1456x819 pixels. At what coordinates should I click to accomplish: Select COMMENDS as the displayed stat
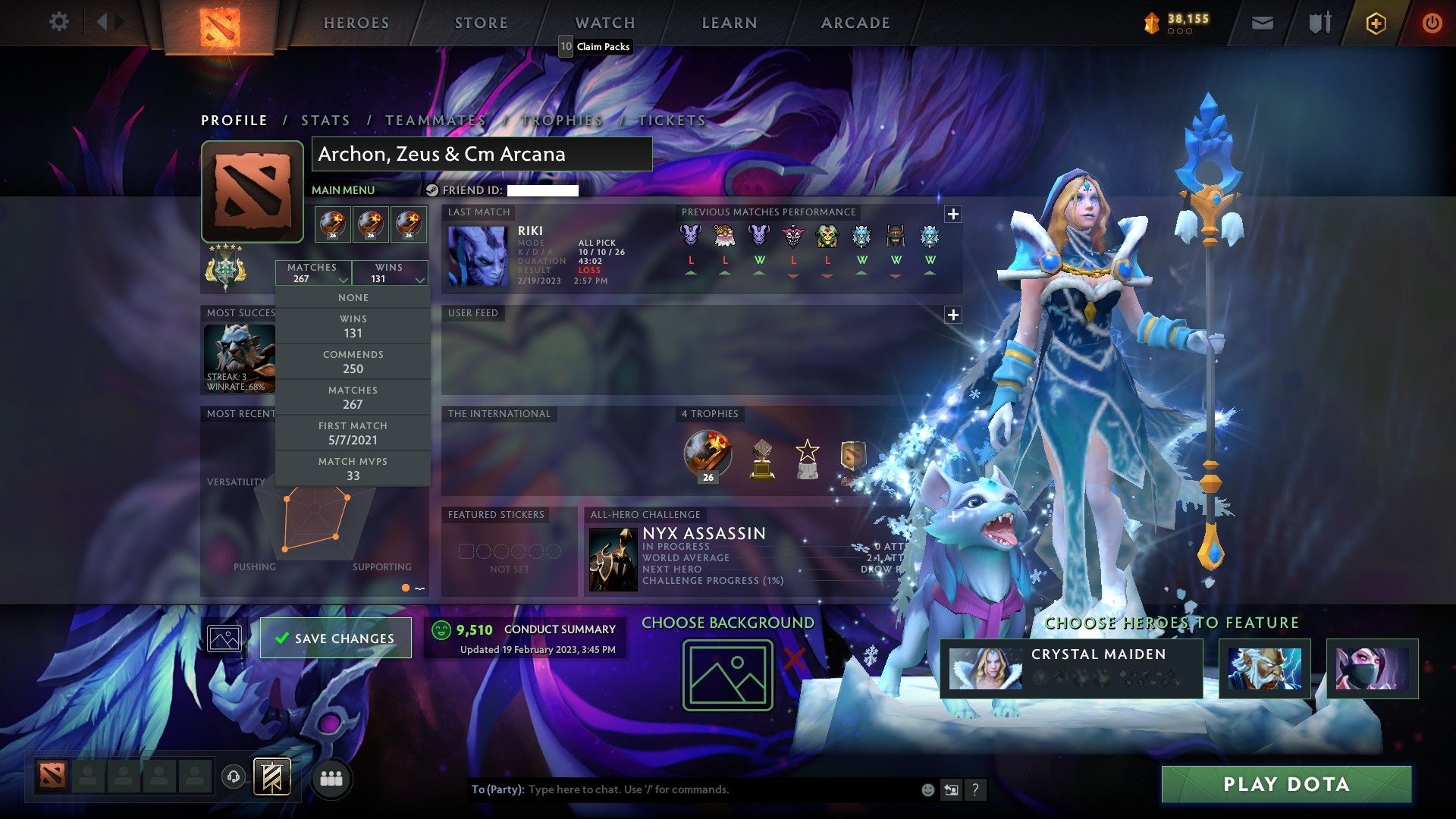pyautogui.click(x=353, y=361)
